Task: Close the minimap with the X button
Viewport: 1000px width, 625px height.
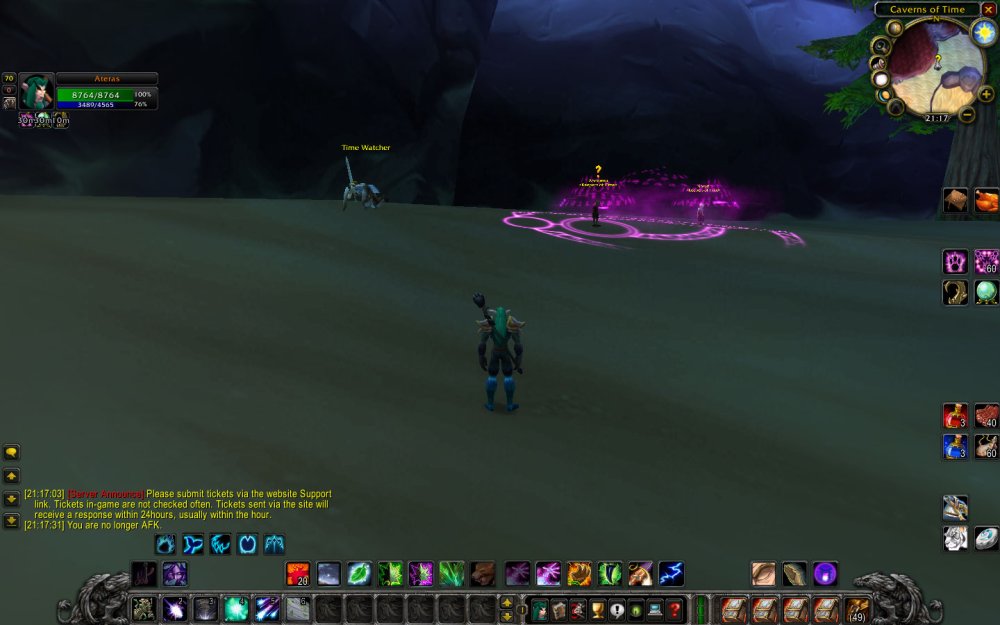Action: [x=988, y=10]
